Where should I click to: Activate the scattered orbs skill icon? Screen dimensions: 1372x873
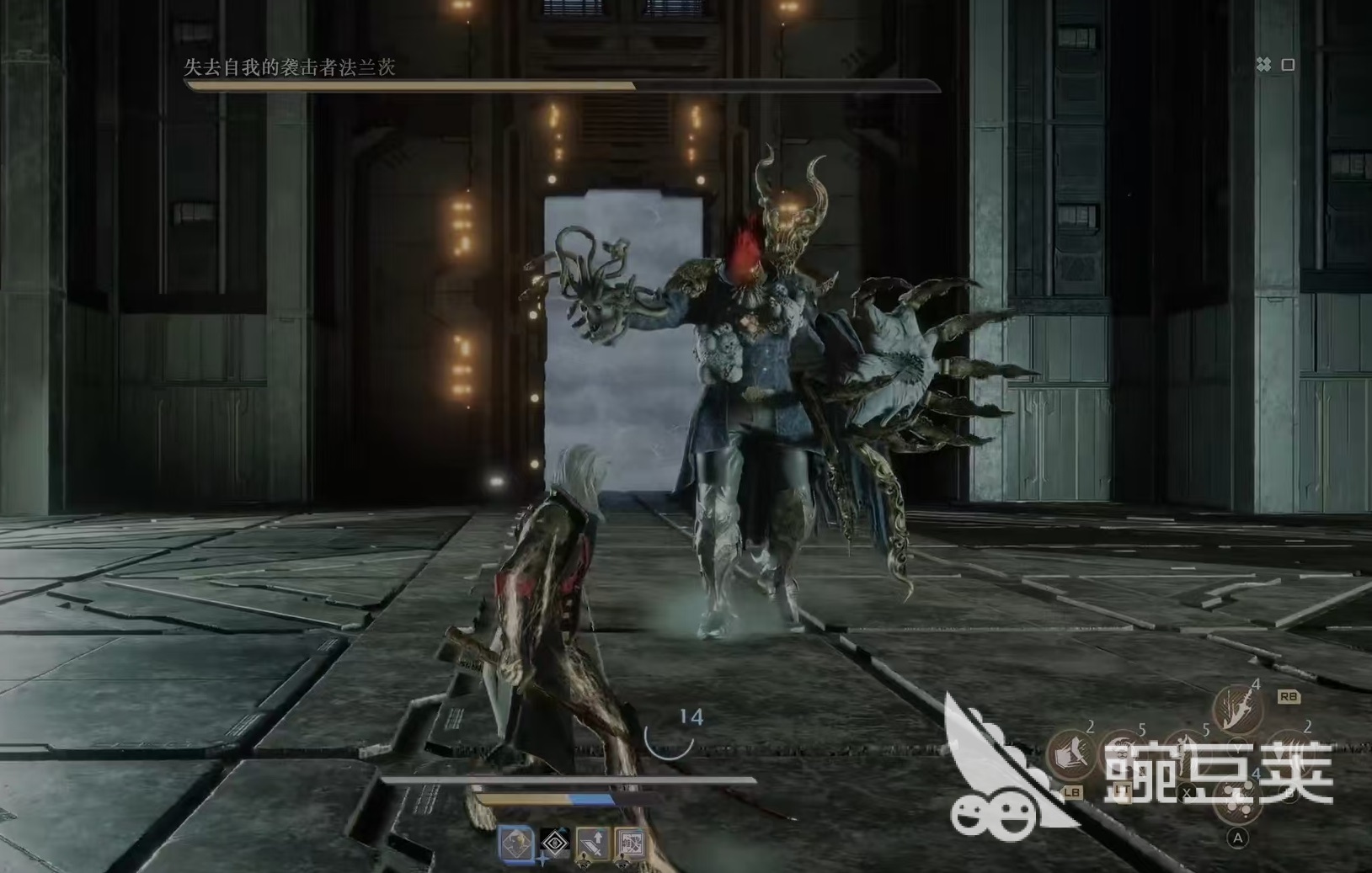pyautogui.click(x=1238, y=801)
